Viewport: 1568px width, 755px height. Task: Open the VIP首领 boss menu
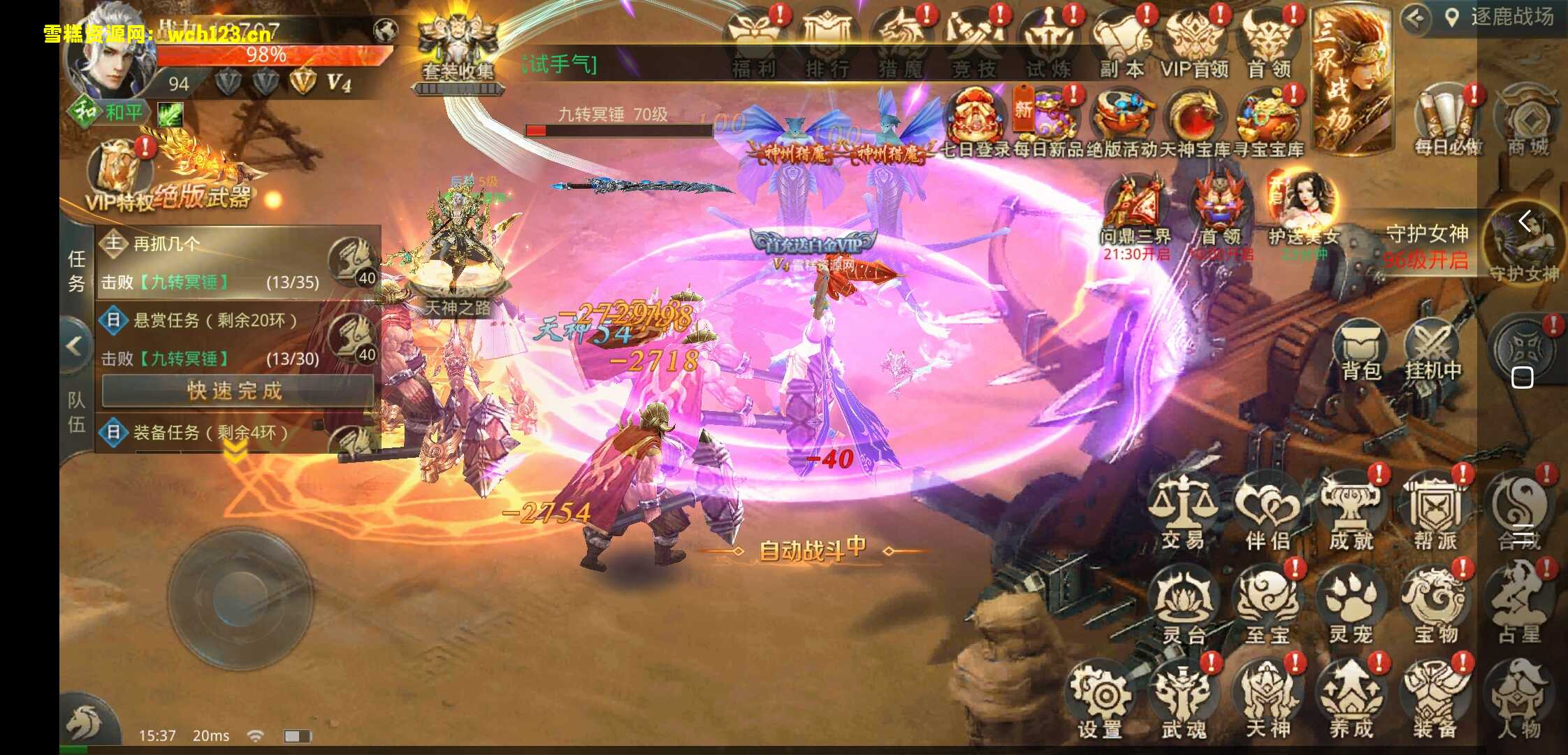click(1195, 43)
